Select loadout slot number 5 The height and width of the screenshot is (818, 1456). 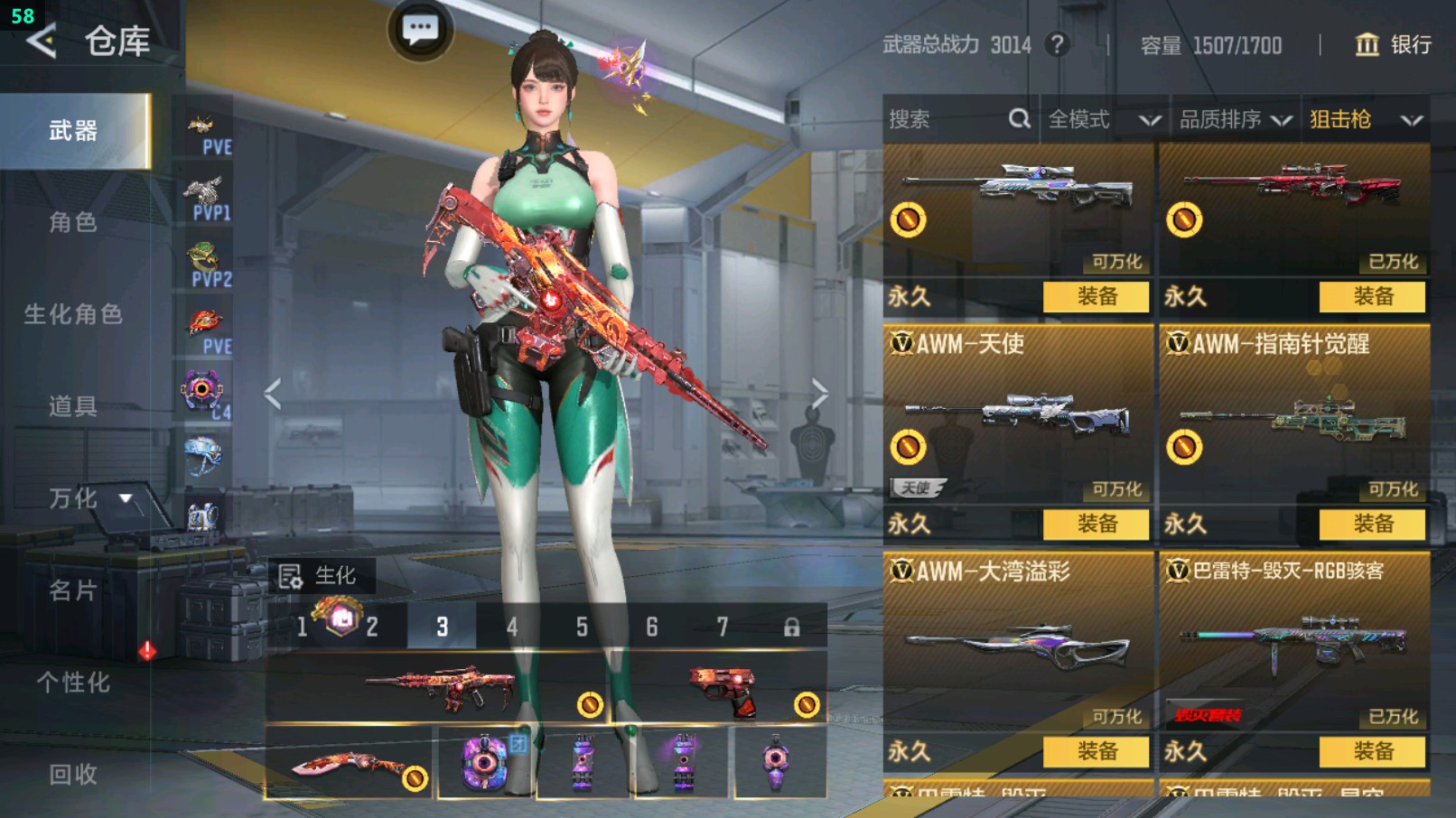pos(582,627)
